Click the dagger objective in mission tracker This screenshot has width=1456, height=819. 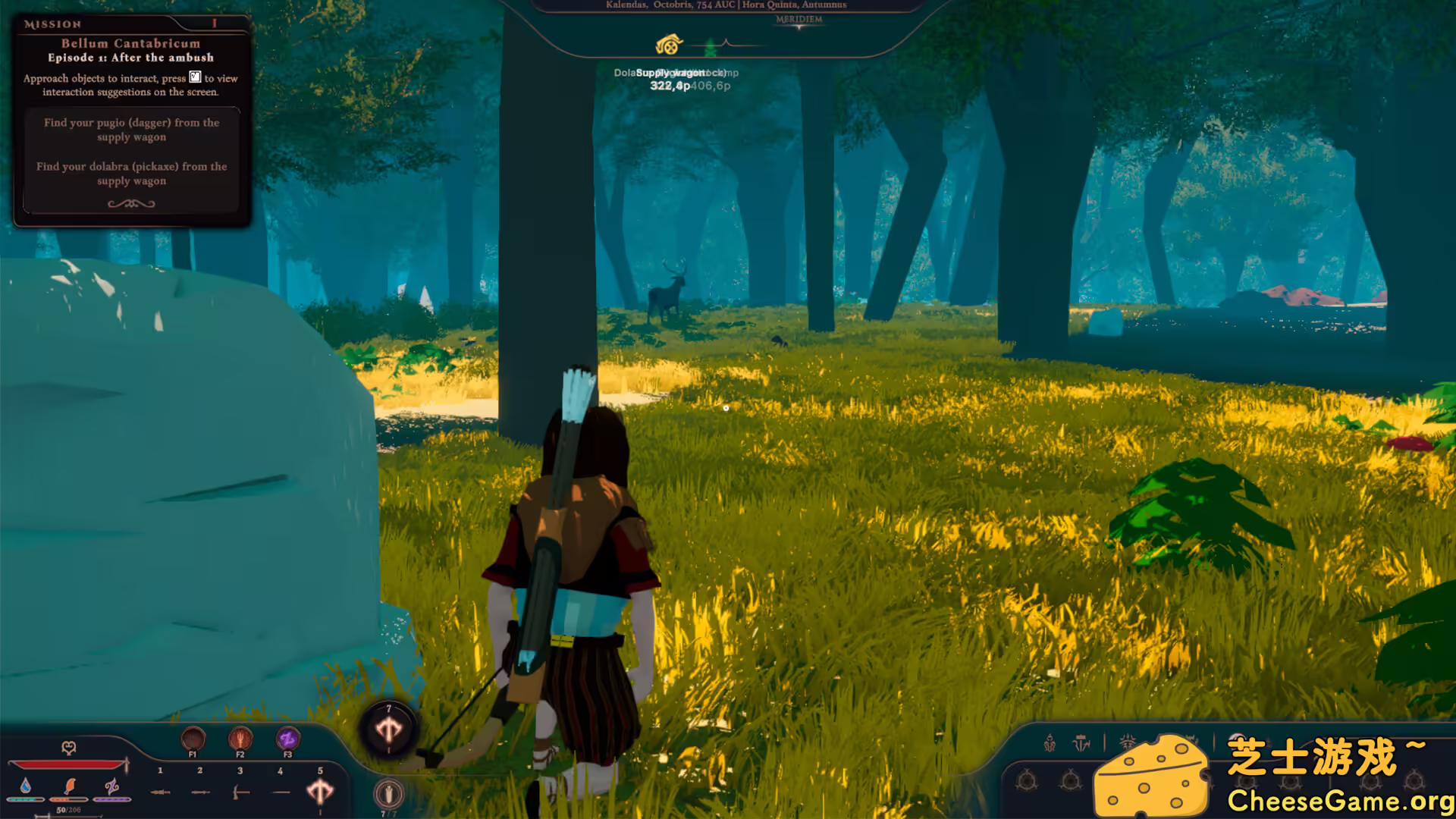(x=131, y=130)
